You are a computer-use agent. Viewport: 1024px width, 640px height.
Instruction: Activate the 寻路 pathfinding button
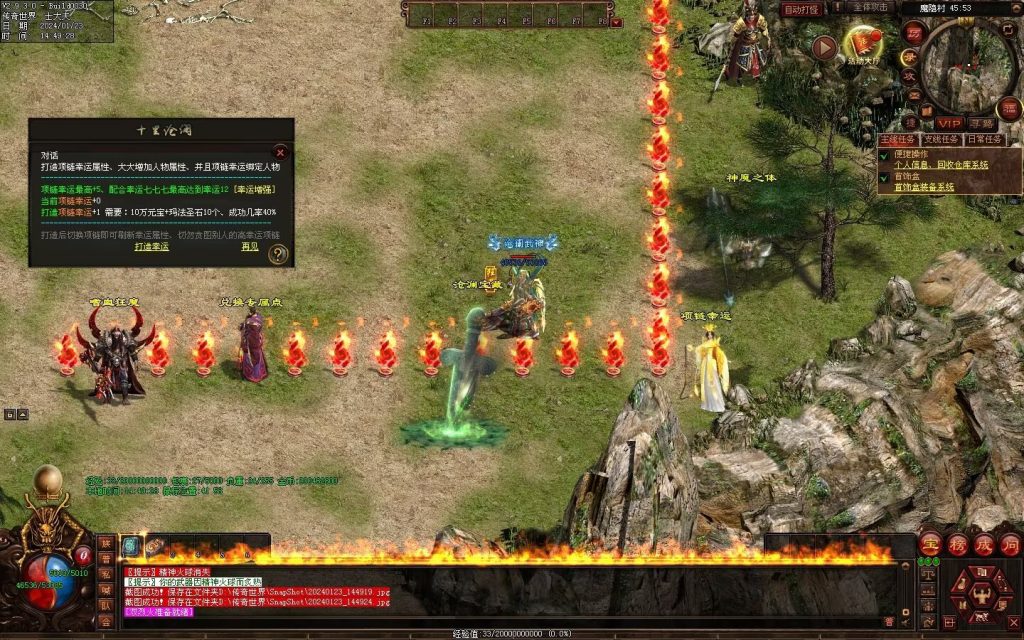987,122
